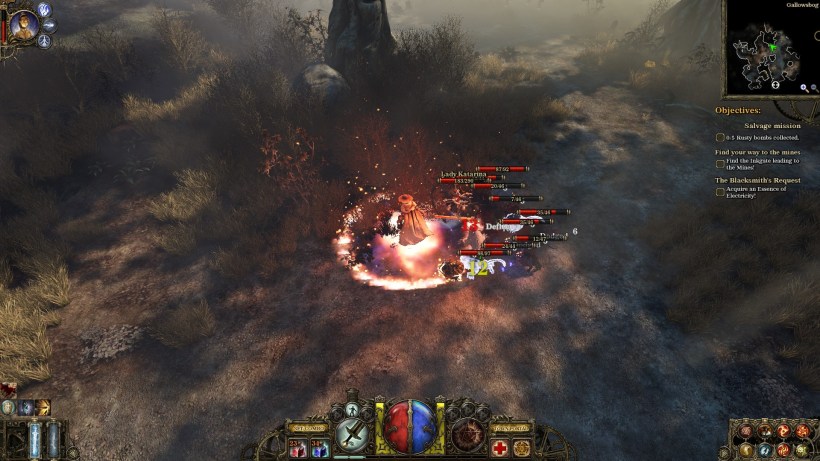Open a Town Portal
820x461 pixels.
(x=511, y=428)
